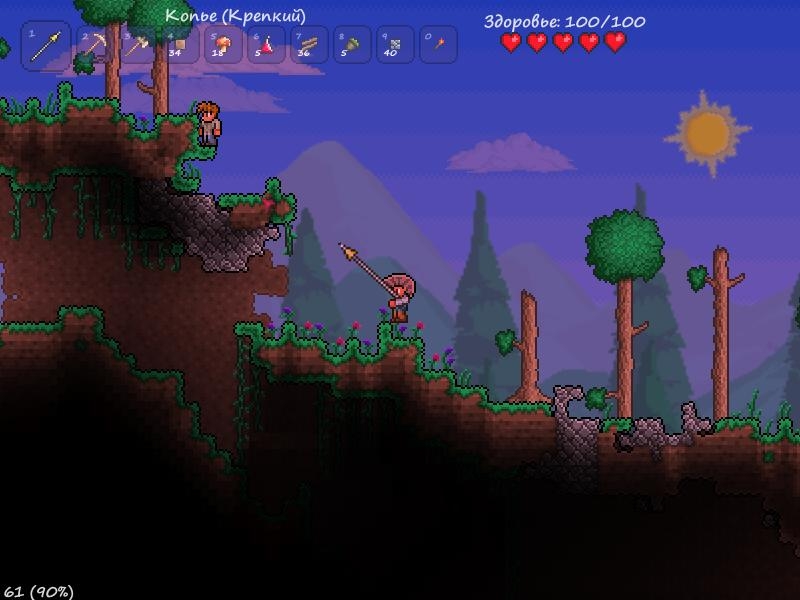The image size is (800, 600).
Task: Choose the wood stack of 36
Action: coord(309,46)
